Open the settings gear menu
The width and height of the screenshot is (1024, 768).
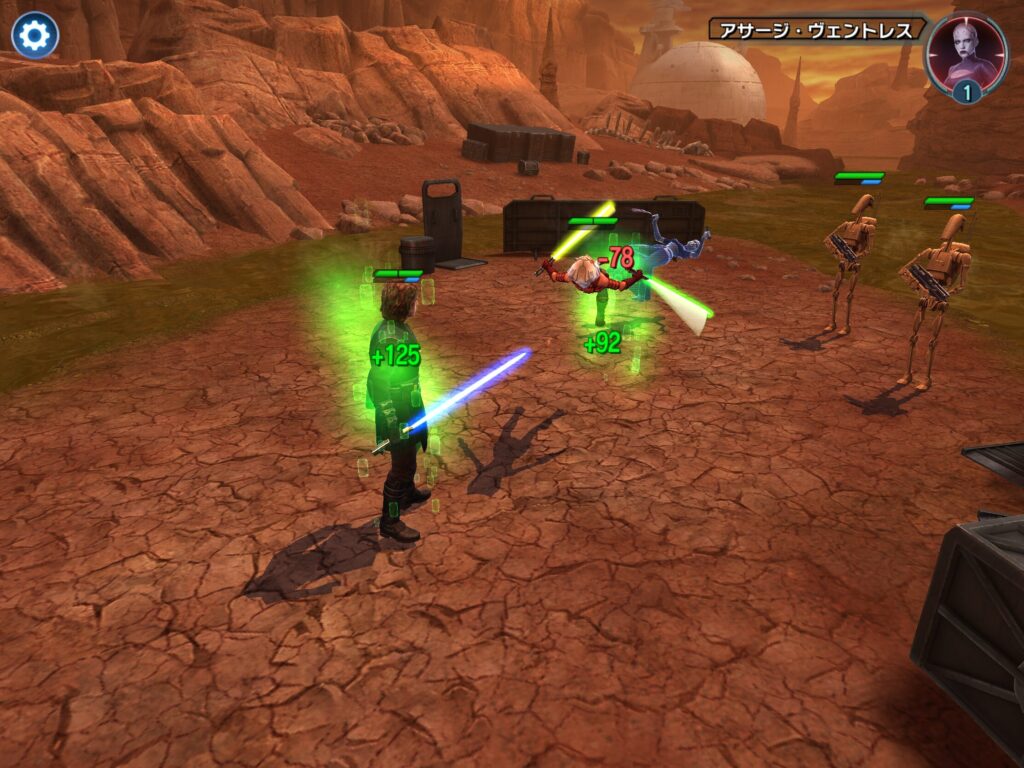[35, 36]
